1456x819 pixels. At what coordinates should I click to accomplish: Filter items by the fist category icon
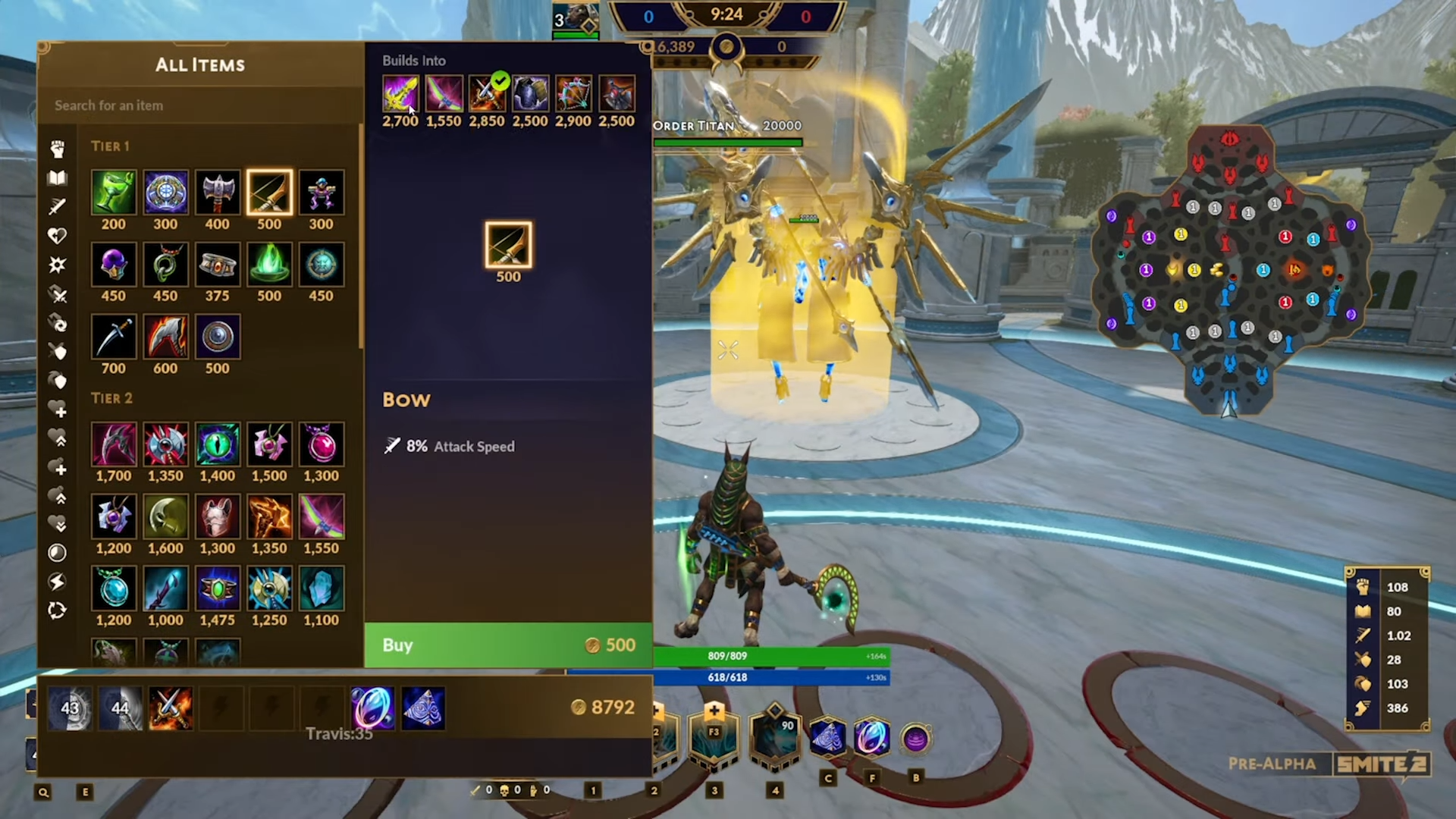pyautogui.click(x=58, y=149)
